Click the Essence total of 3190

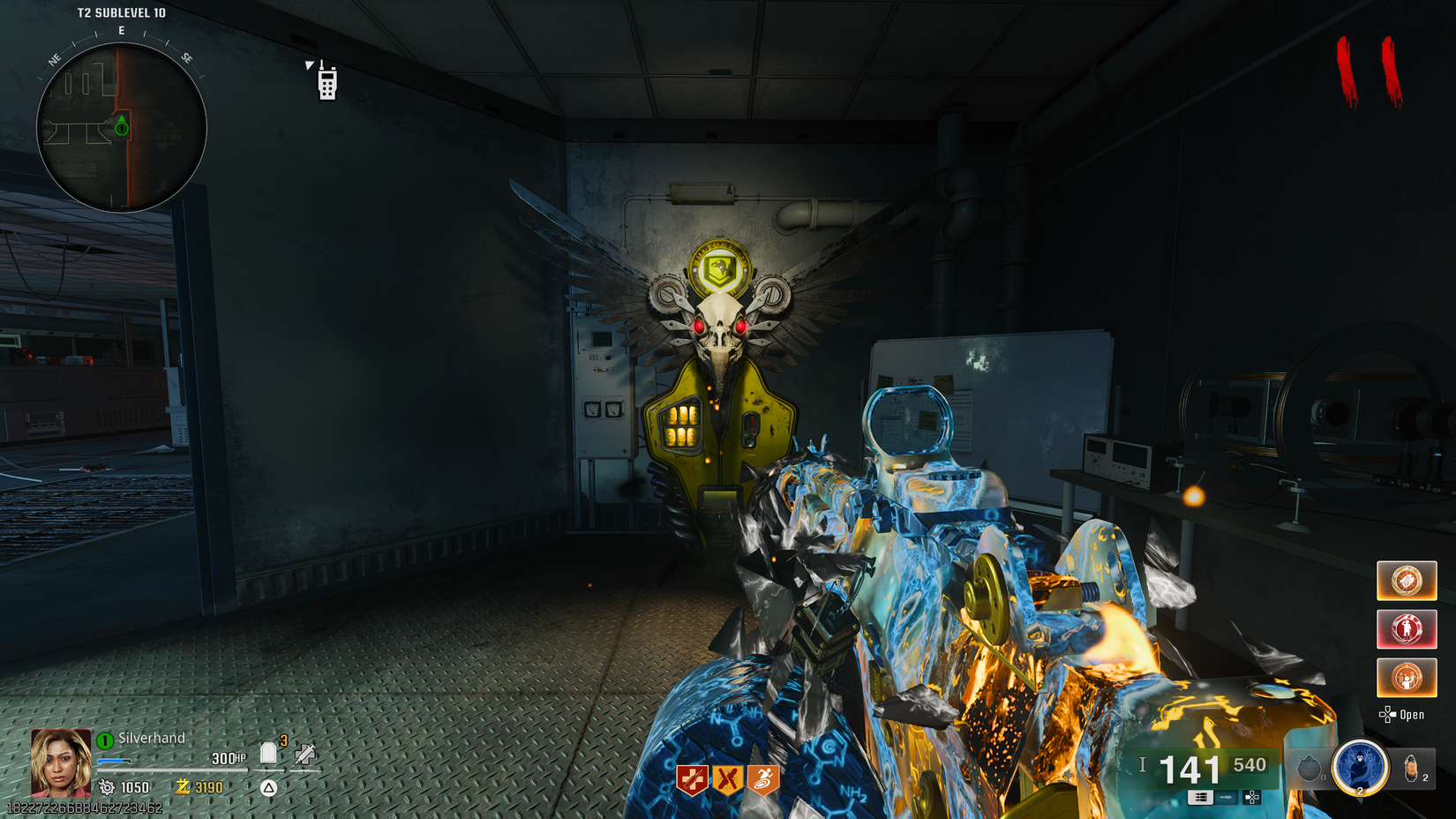coord(207,787)
